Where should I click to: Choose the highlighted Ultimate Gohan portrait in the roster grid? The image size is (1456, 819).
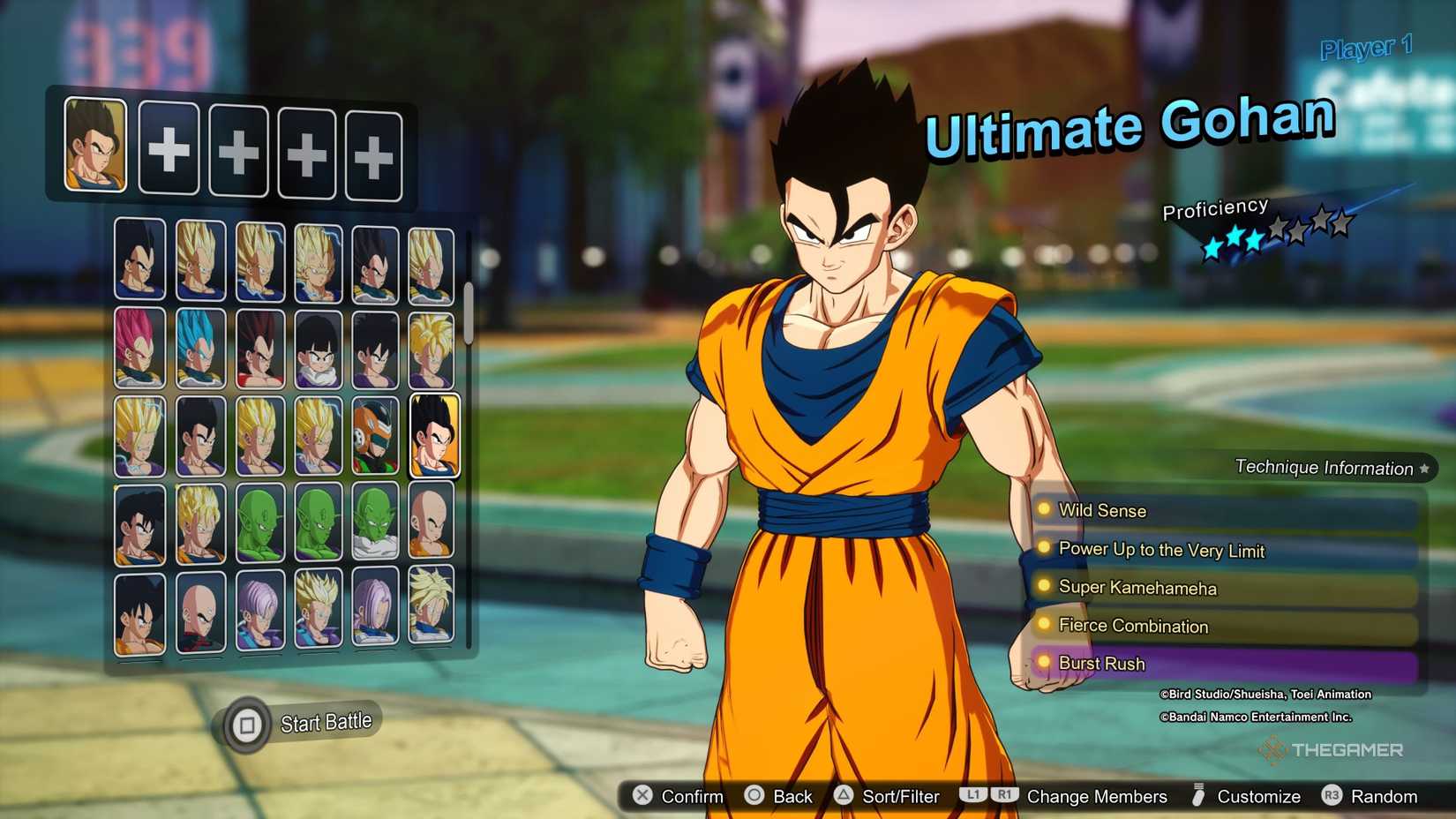[433, 436]
